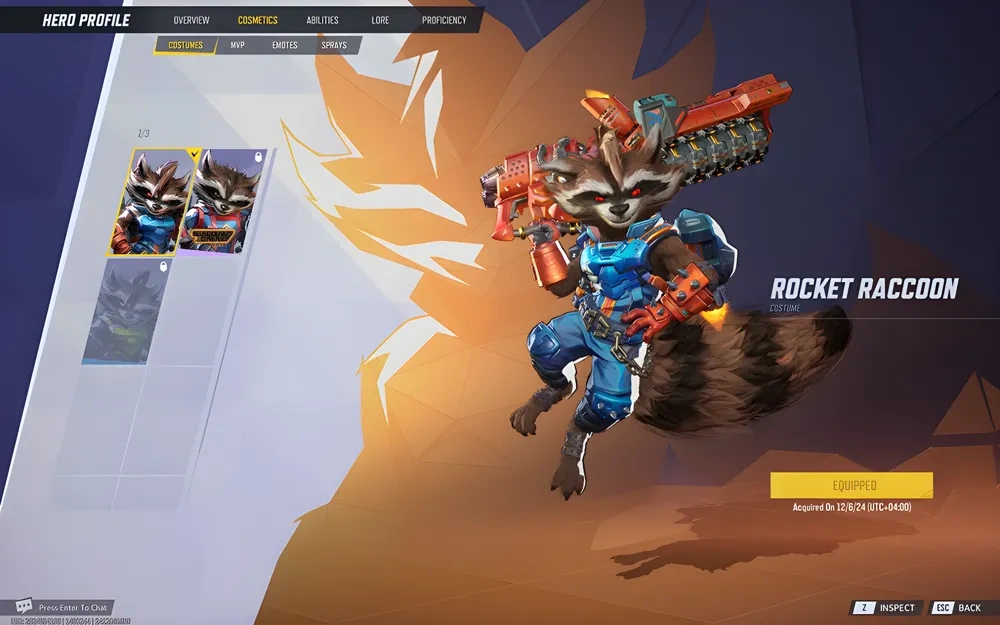Screen dimensions: 1000x625
Task: Switch to the Abilities tab
Action: click(322, 20)
